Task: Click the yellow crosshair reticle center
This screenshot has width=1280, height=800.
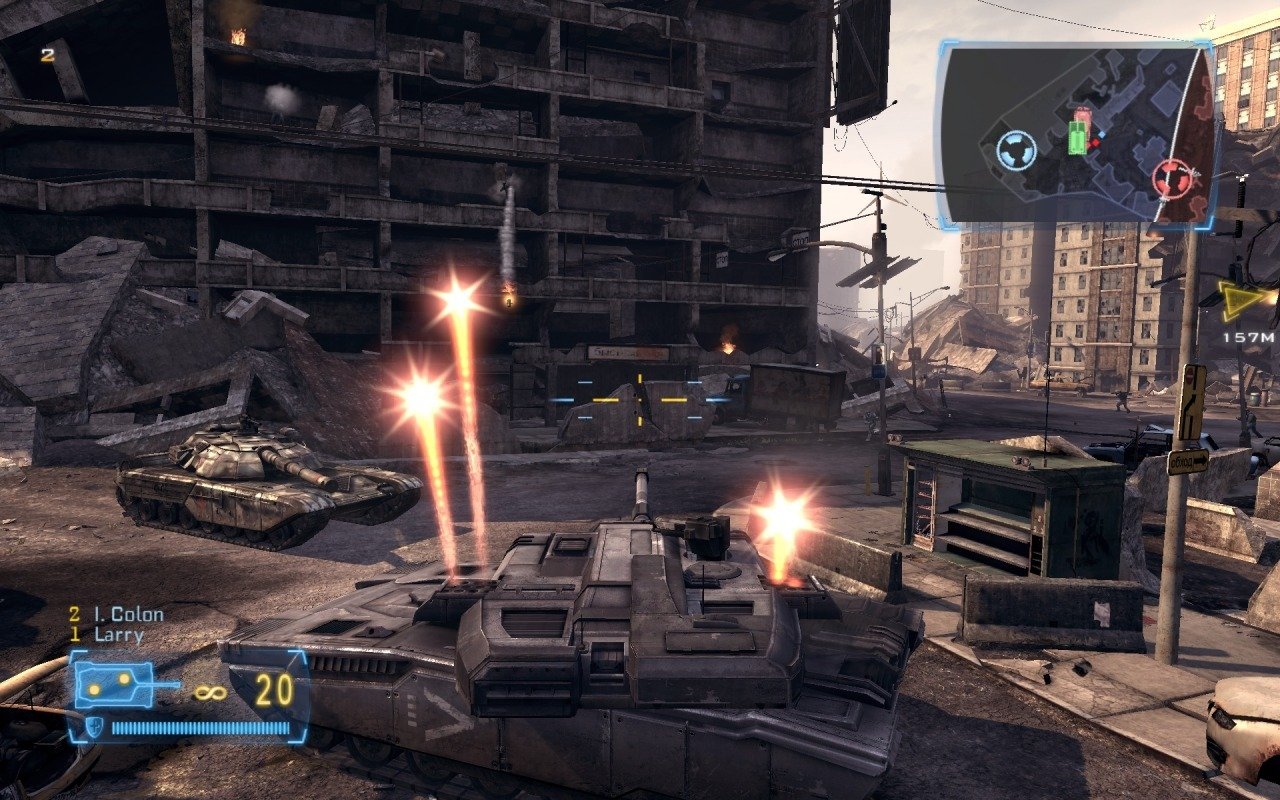Action: click(x=639, y=397)
